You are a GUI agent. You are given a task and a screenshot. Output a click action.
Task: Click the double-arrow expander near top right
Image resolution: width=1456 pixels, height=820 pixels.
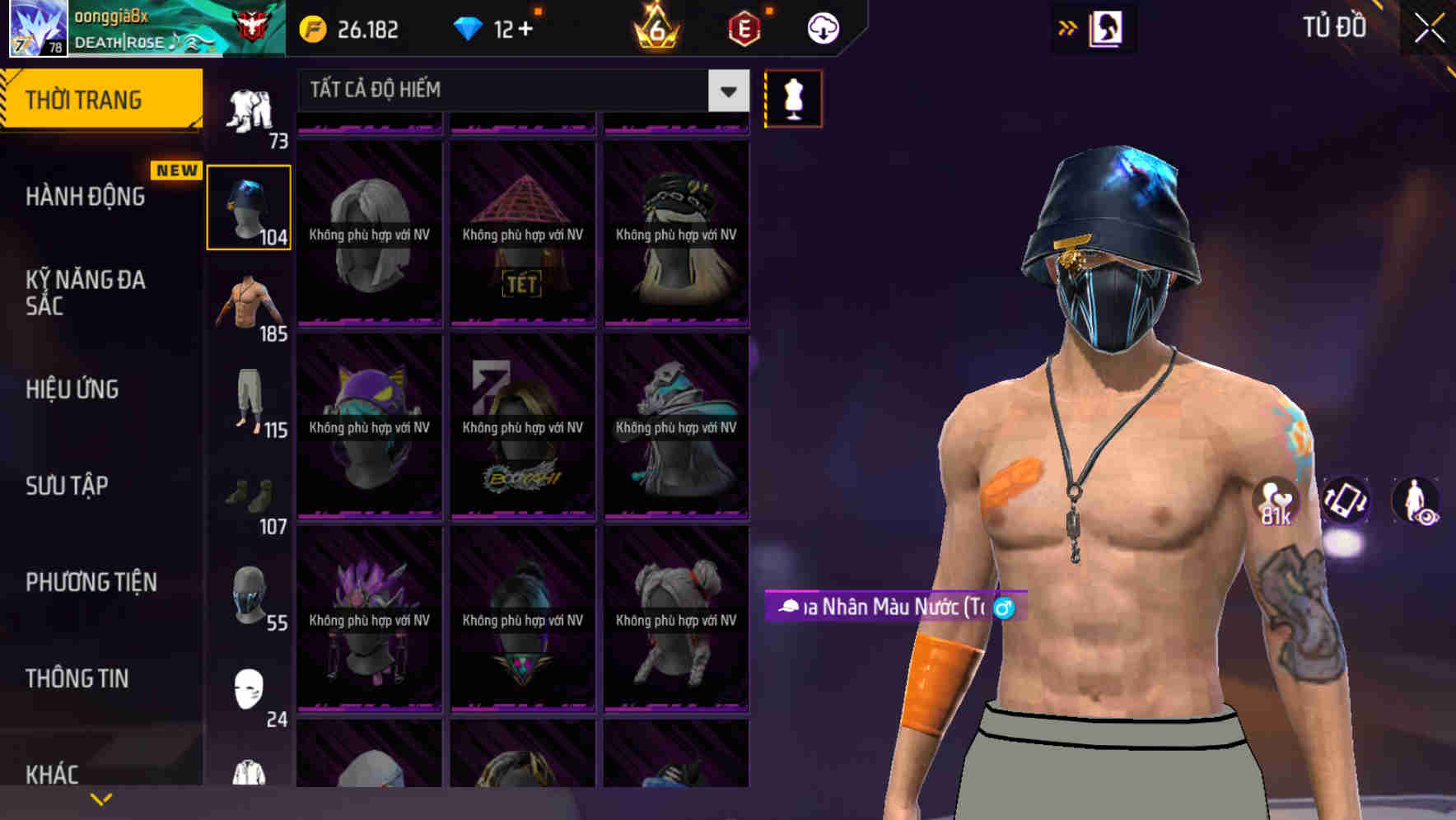pos(1068,26)
